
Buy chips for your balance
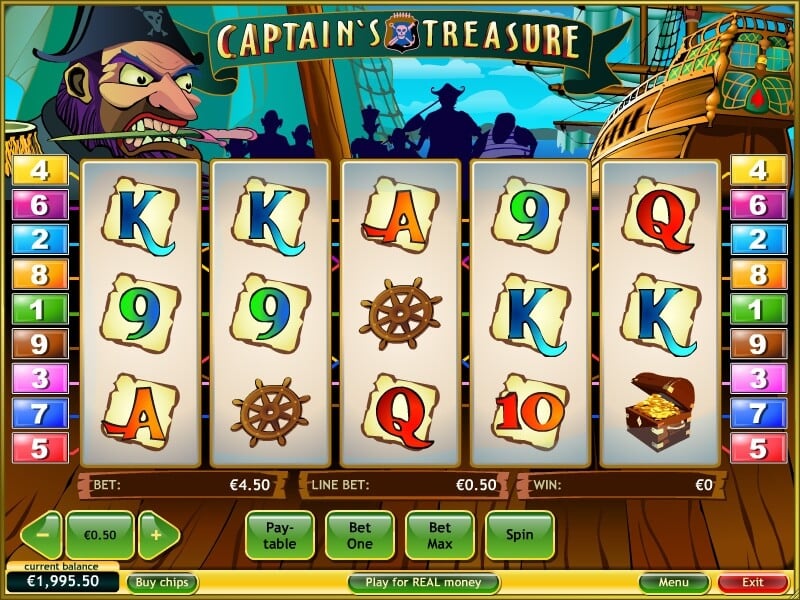click(x=161, y=582)
